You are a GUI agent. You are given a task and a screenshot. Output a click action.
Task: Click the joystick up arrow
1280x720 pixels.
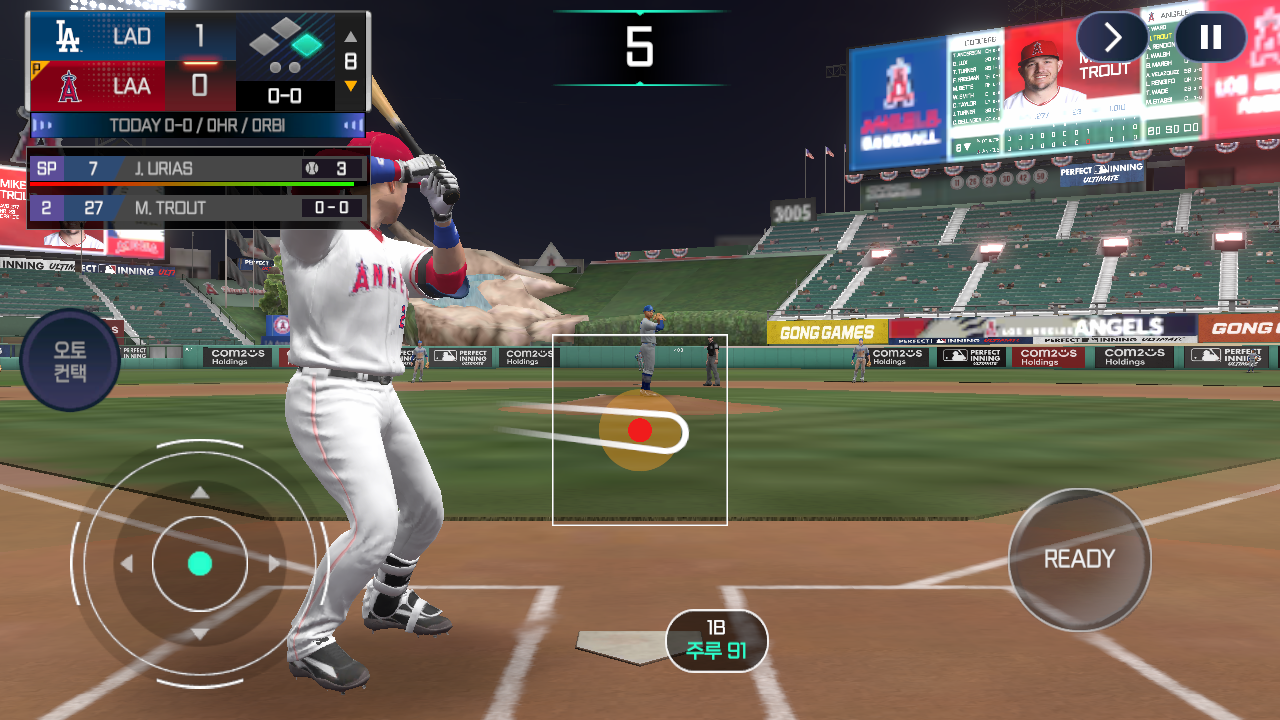[200, 492]
